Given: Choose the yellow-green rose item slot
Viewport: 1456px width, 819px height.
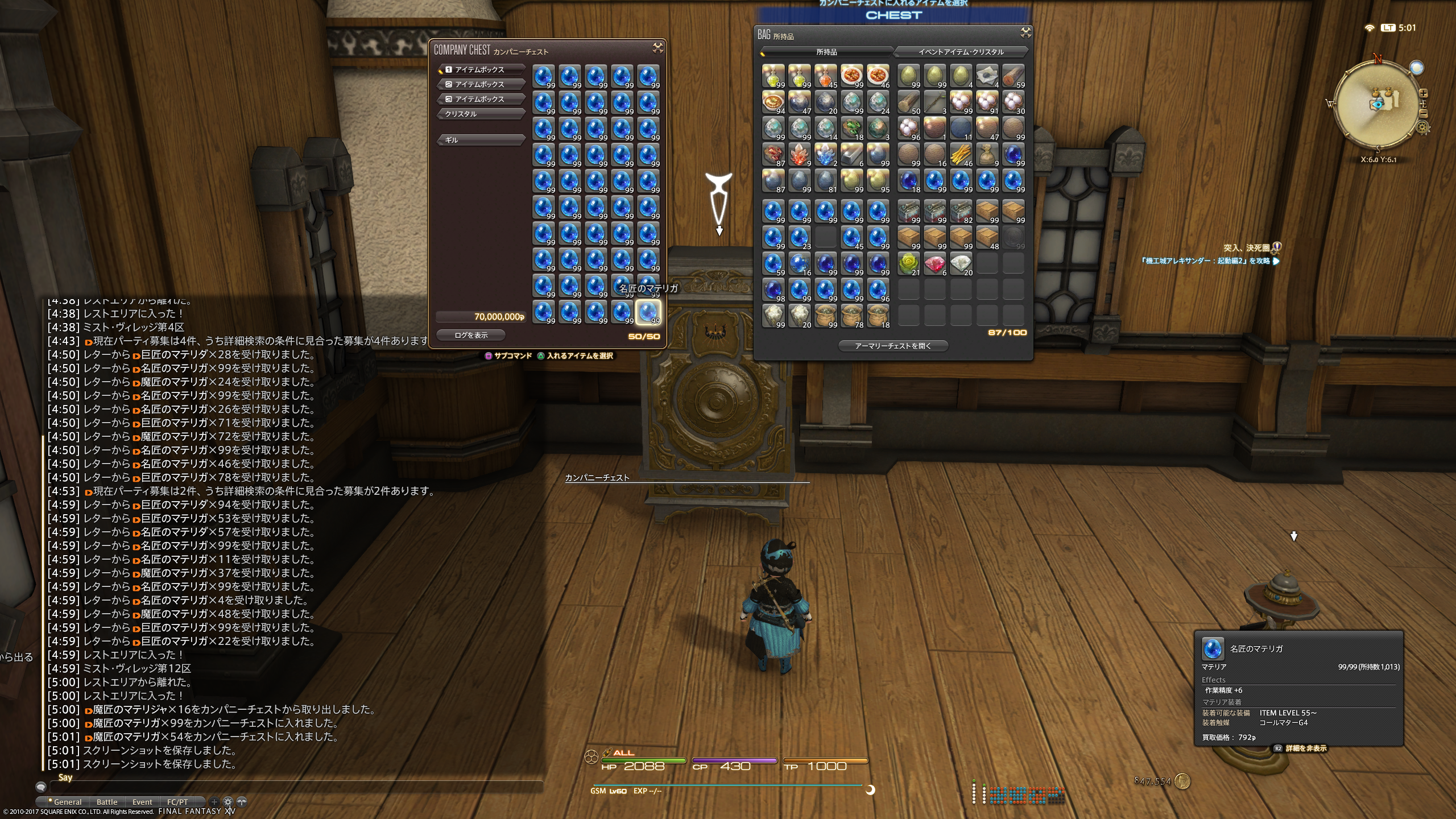Looking at the screenshot, I should click(x=908, y=264).
